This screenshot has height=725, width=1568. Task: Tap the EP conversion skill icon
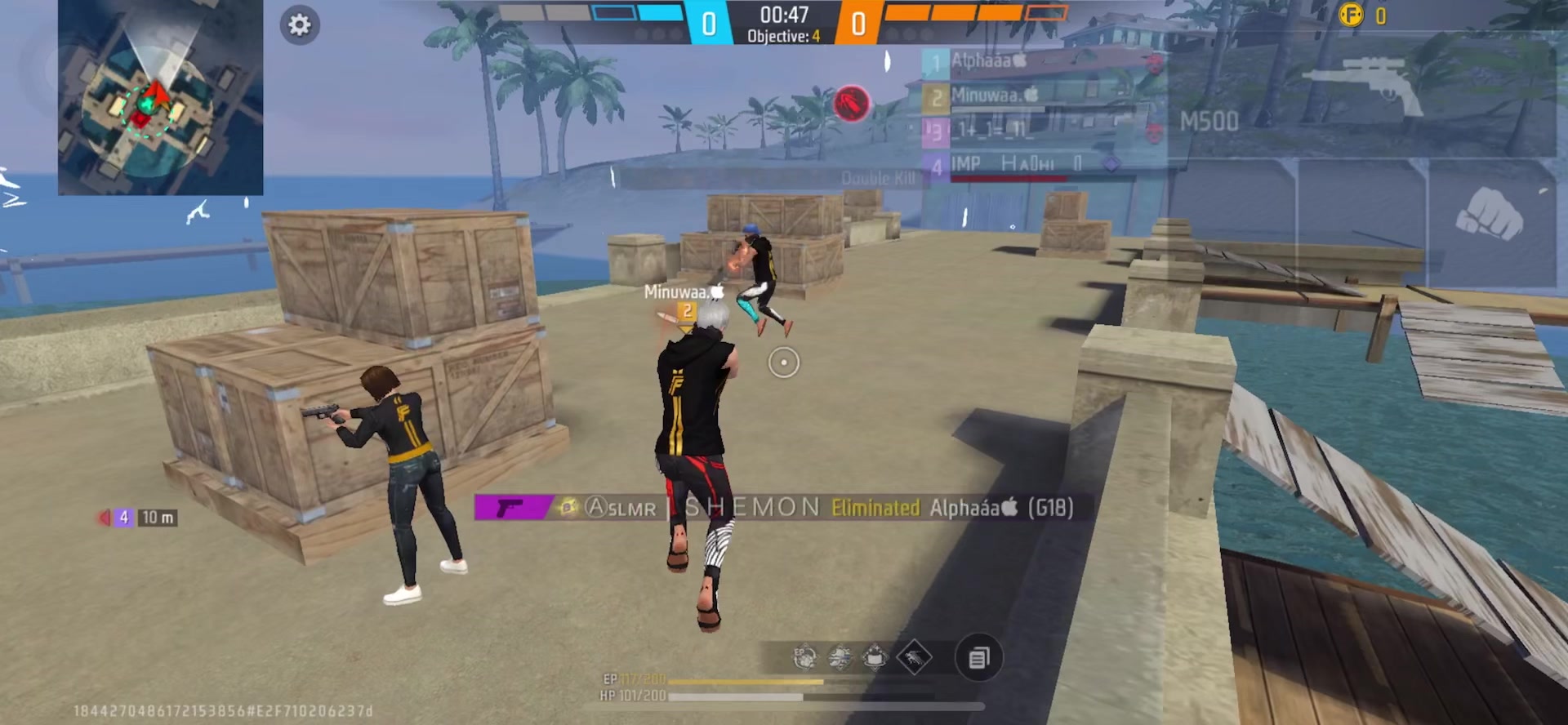804,657
